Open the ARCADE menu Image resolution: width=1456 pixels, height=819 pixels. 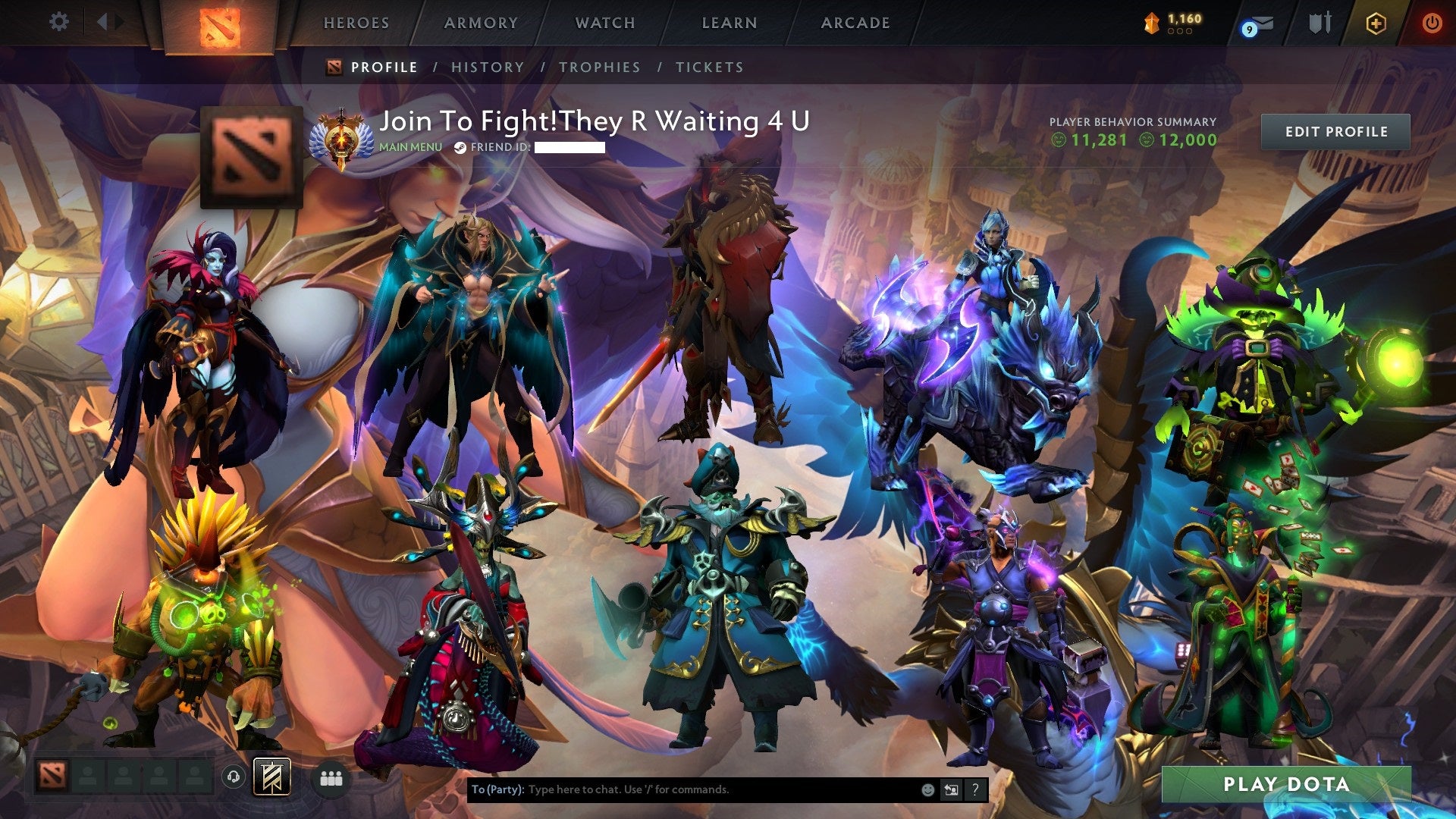855,23
